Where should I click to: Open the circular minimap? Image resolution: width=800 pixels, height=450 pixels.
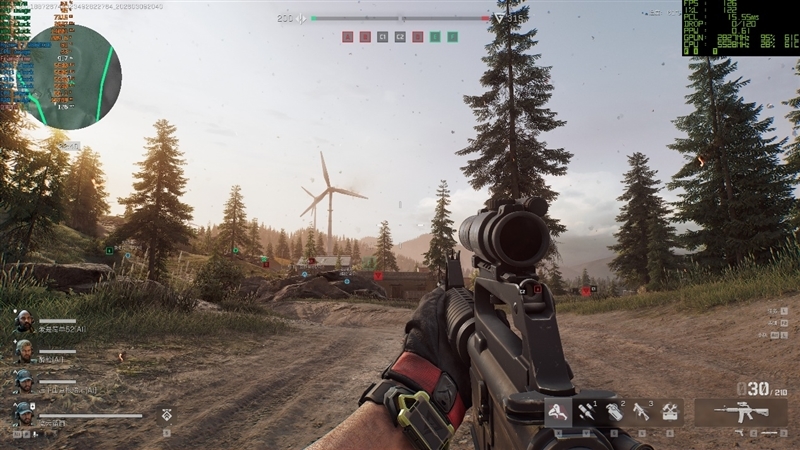[x=69, y=76]
